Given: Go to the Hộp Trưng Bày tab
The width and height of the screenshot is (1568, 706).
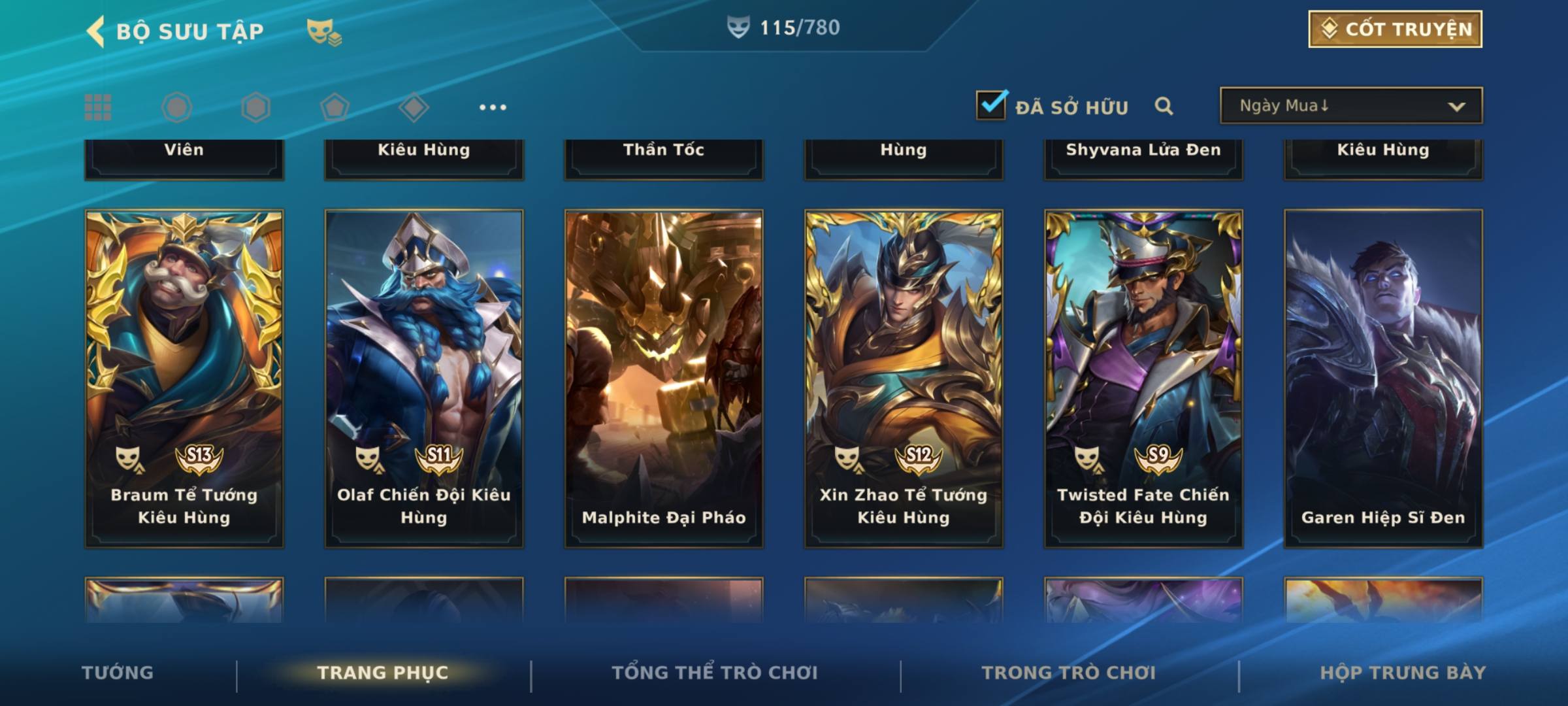Looking at the screenshot, I should coord(1403,673).
